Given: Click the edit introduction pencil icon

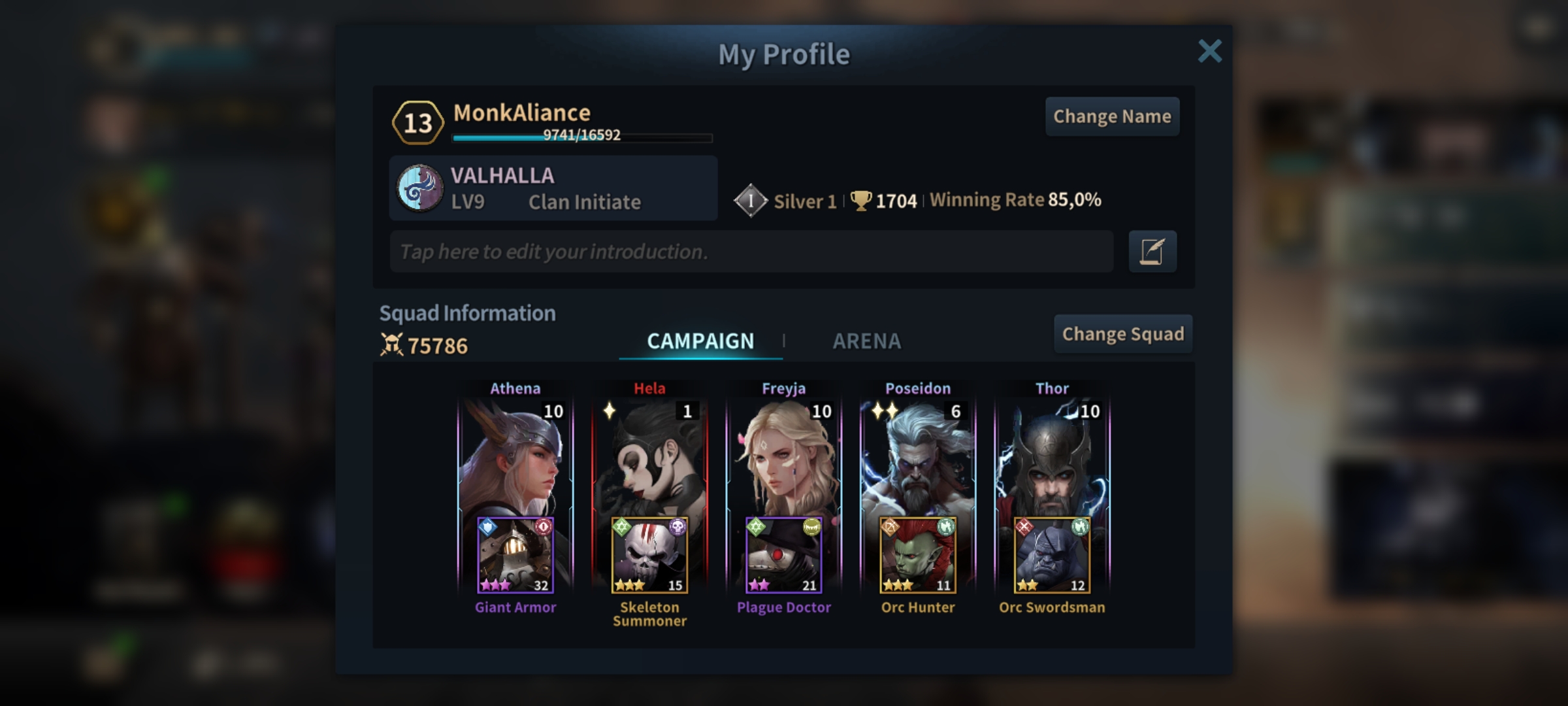Looking at the screenshot, I should click(x=1152, y=252).
